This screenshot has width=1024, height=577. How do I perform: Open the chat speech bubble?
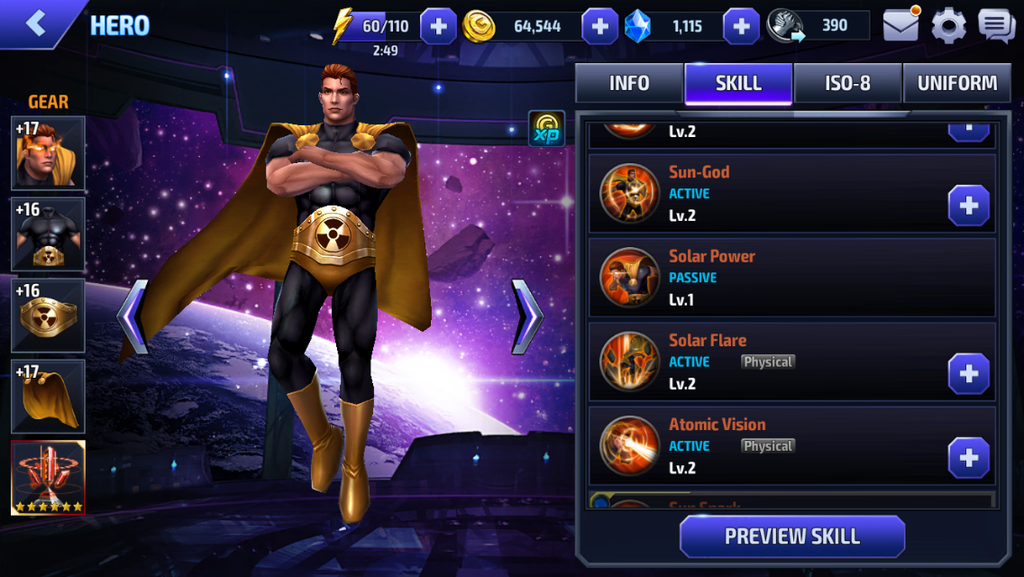(x=996, y=26)
